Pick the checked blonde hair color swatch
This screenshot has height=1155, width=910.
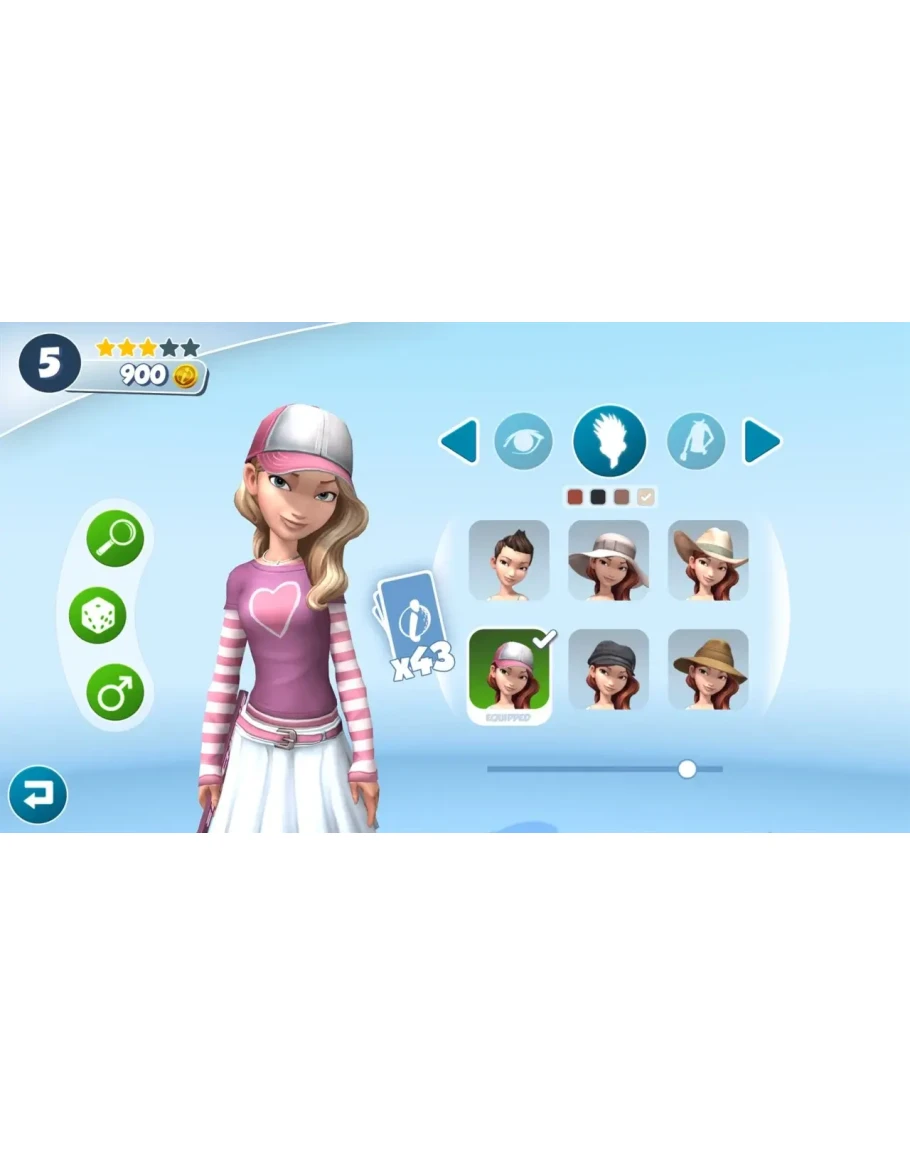[x=646, y=497]
